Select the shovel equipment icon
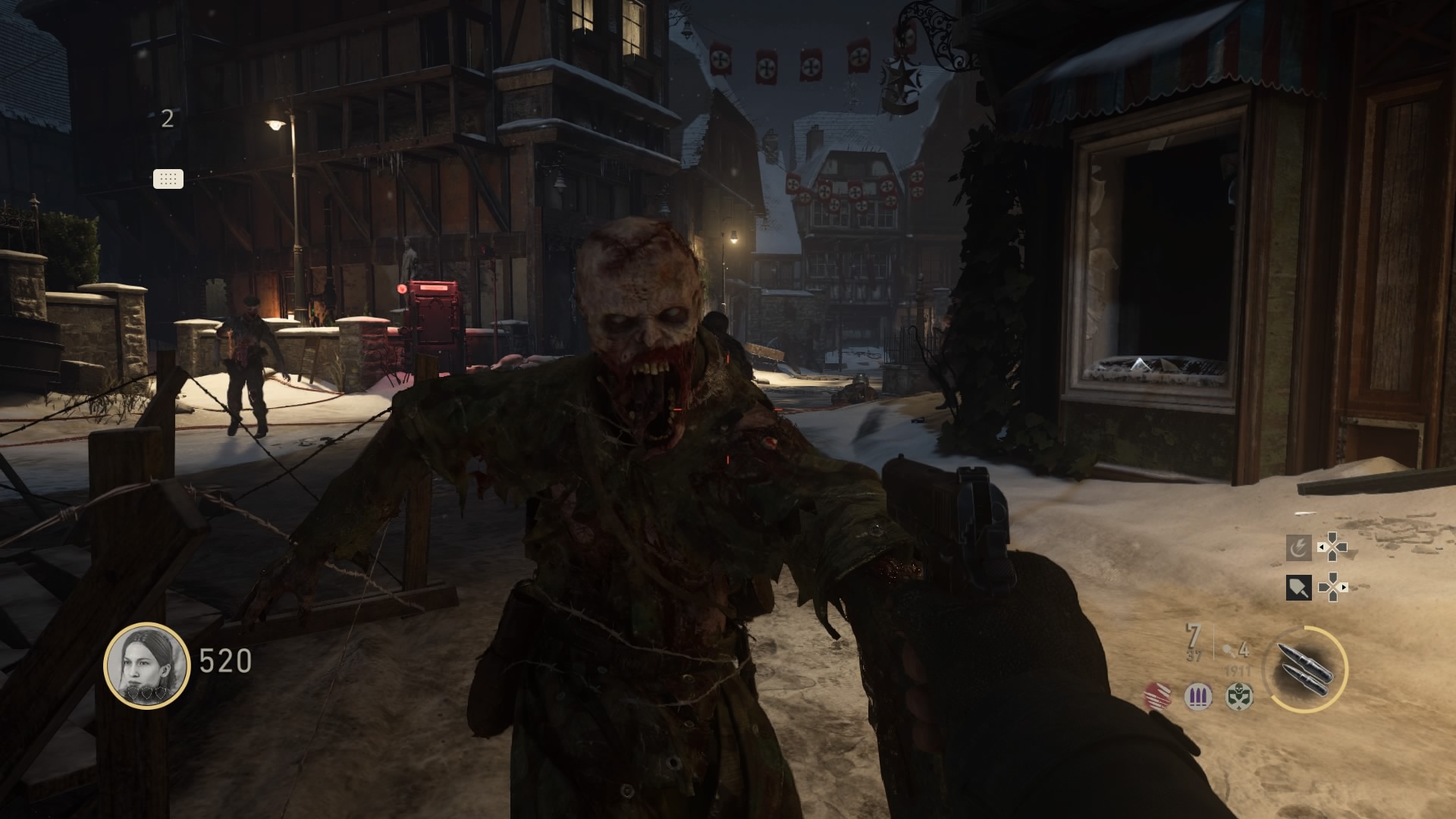This screenshot has height=819, width=1456. pyautogui.click(x=1298, y=587)
